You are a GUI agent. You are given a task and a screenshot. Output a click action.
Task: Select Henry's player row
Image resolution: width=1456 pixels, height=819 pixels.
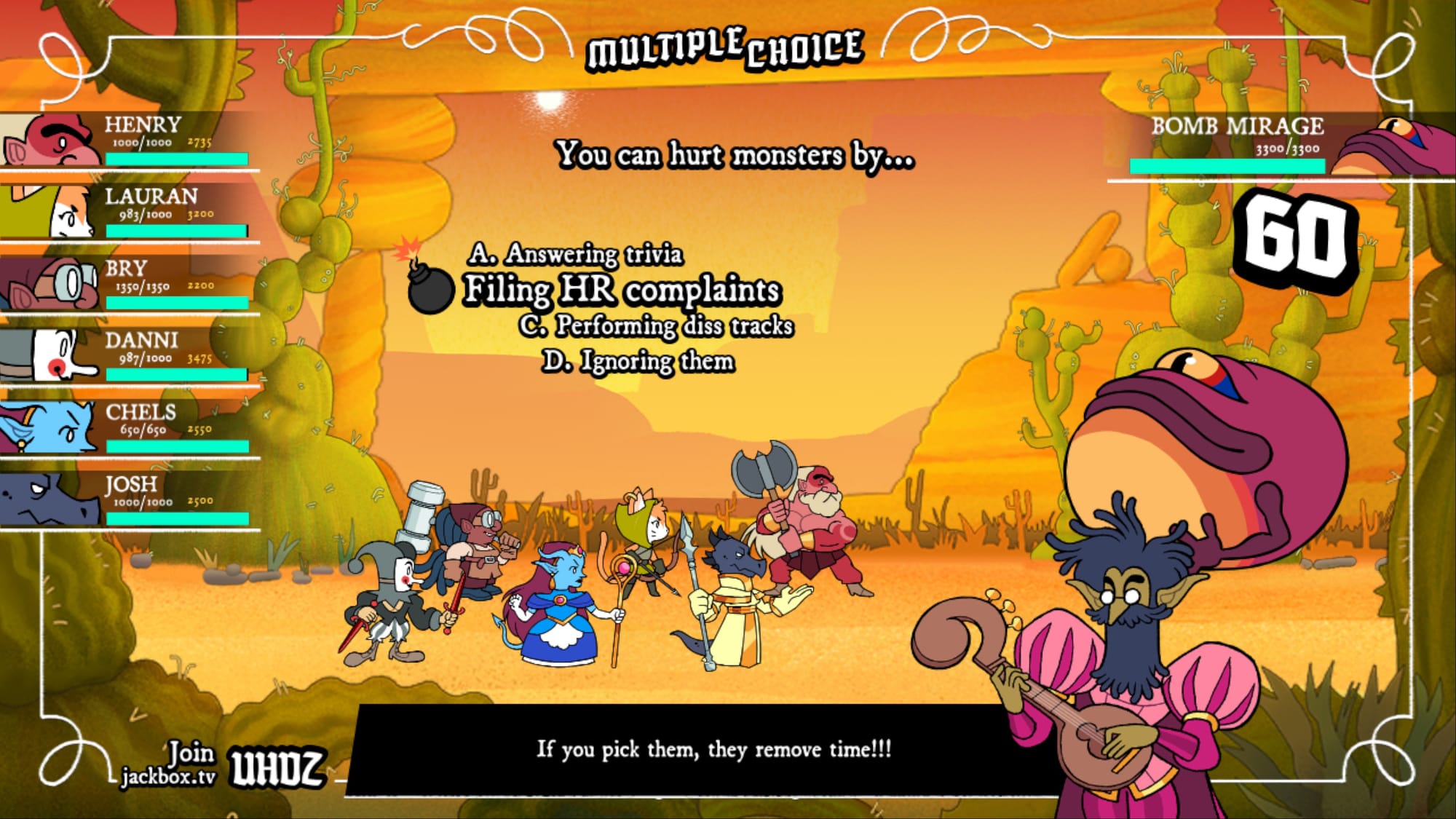tap(130, 140)
